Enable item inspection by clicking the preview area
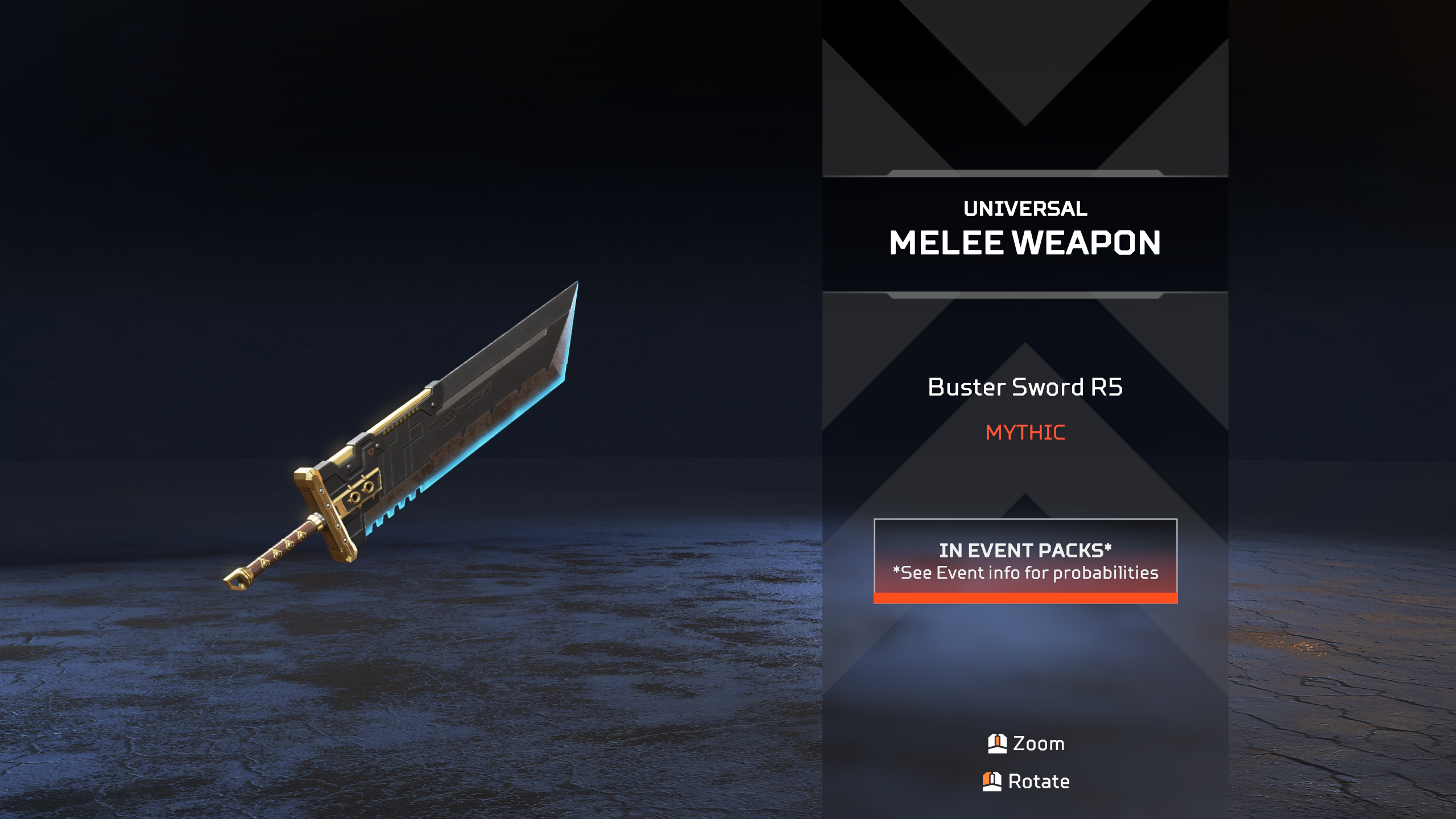 (x=409, y=432)
